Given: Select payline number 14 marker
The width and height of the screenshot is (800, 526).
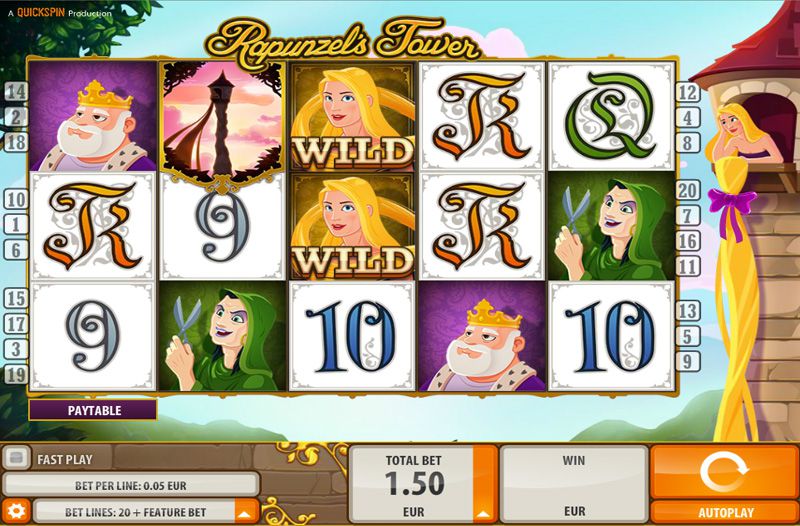Looking at the screenshot, I should (x=16, y=92).
